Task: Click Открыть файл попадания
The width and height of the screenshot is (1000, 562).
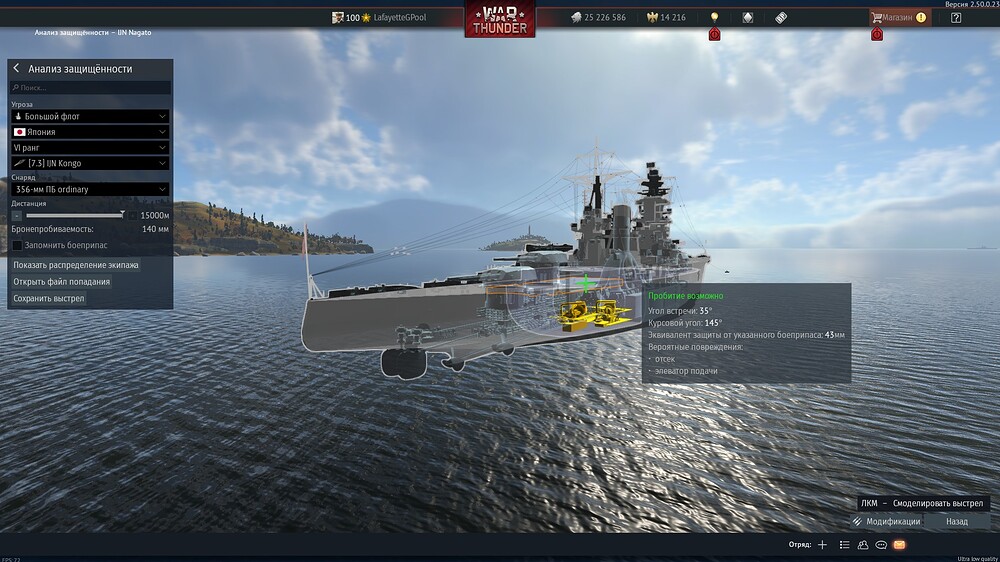Action: (61, 282)
